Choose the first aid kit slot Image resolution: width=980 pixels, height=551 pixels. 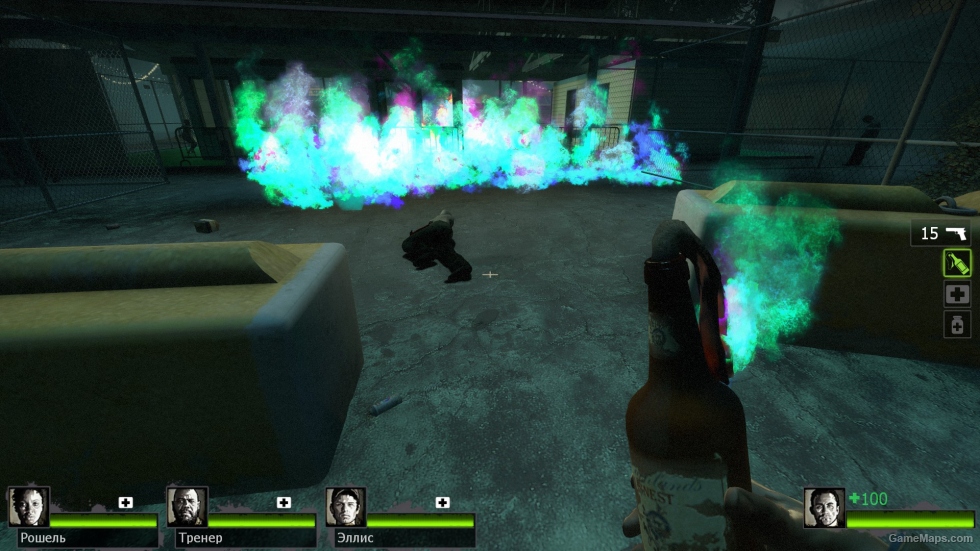click(x=957, y=294)
